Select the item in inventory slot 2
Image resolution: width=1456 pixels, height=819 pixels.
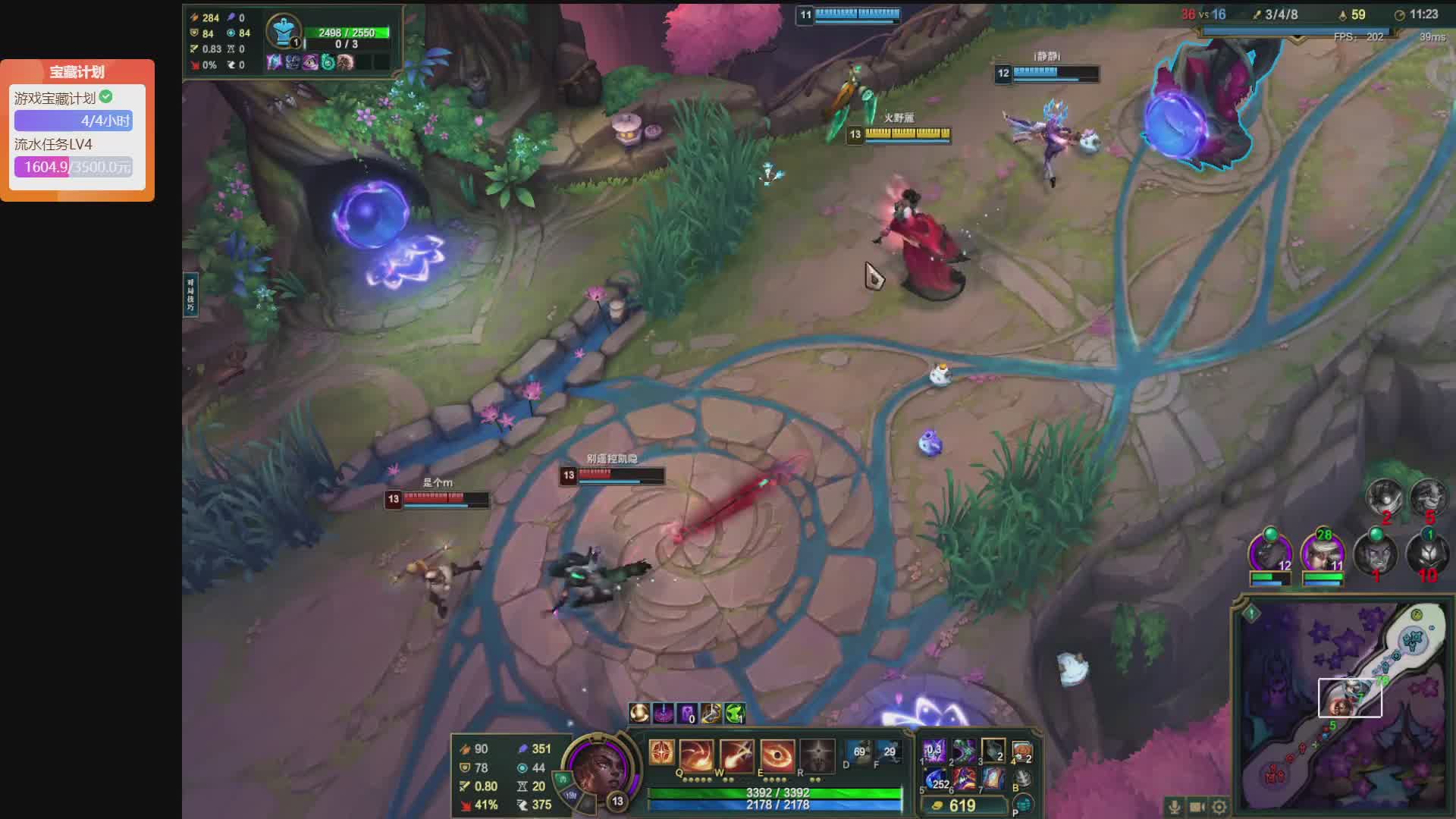[x=964, y=752]
